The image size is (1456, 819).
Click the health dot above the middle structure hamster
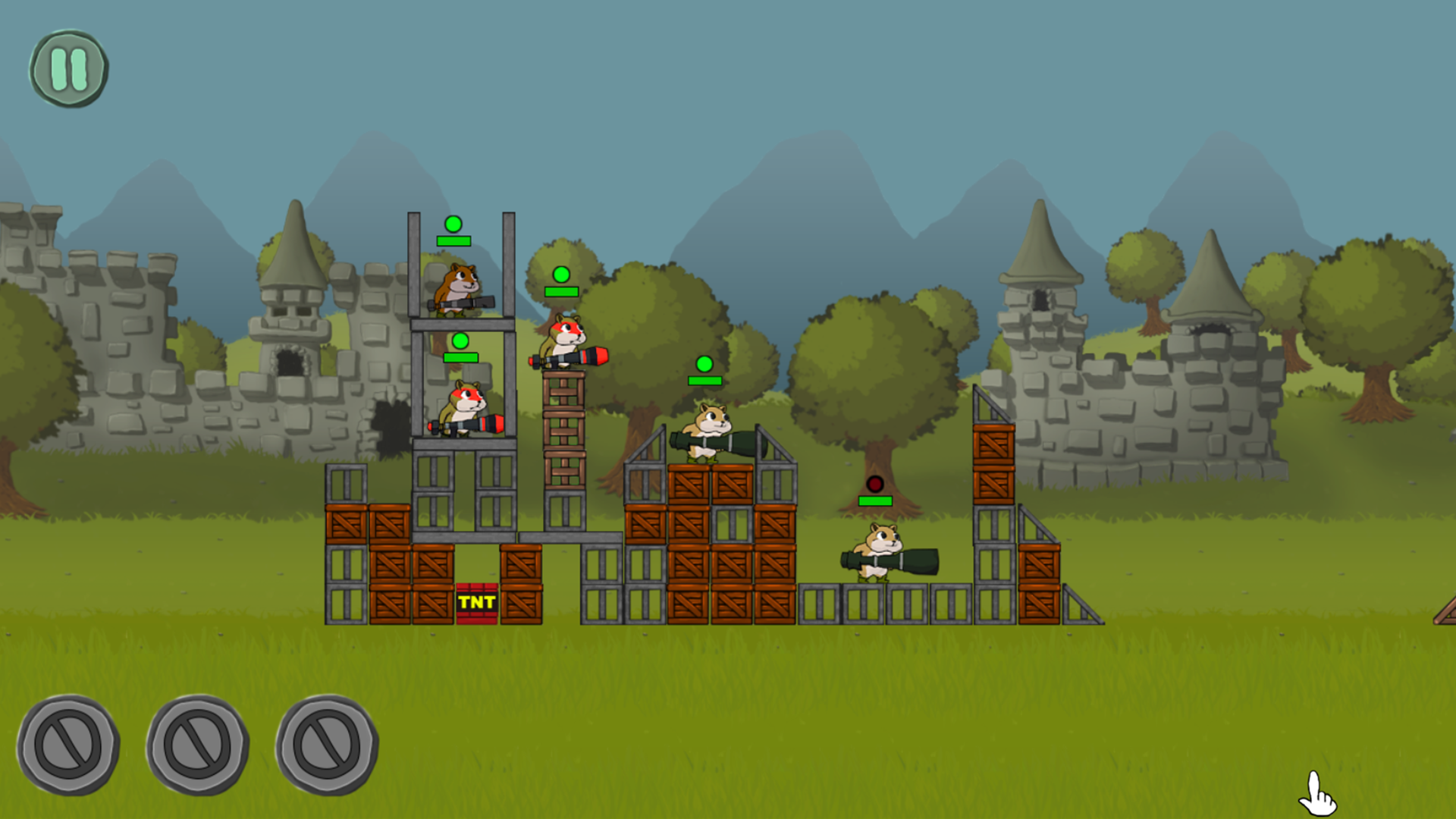pyautogui.click(x=704, y=365)
